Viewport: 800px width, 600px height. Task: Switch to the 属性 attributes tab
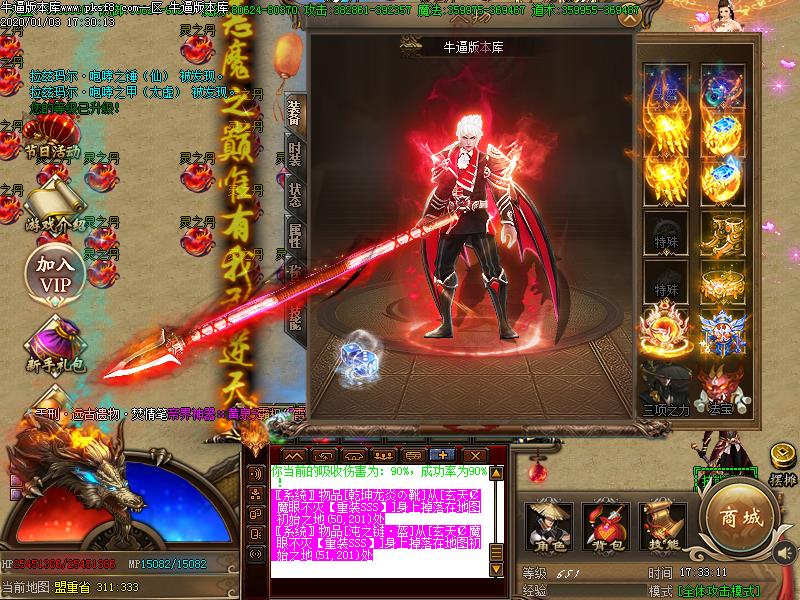[295, 236]
